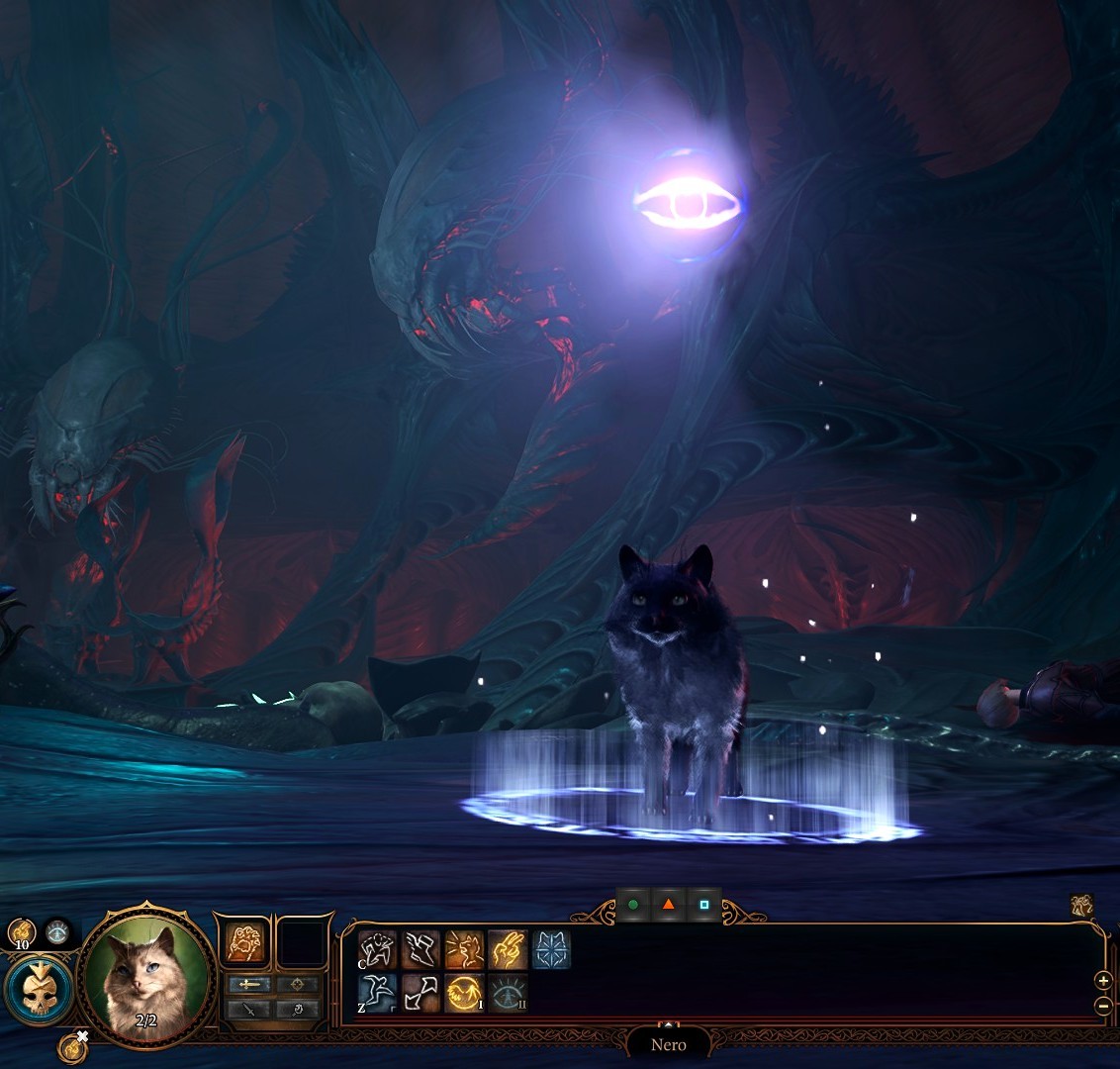Choose the melee sword weapon set
The image size is (1120, 1069).
pos(247,985)
